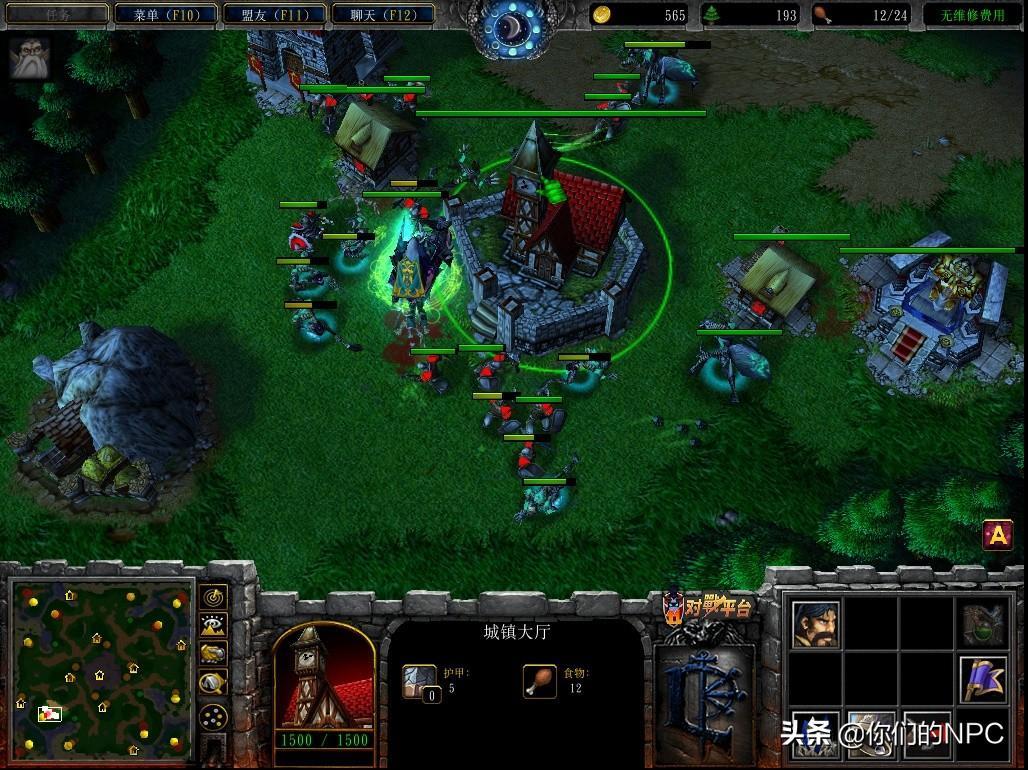1028x770 pixels.
Task: Click the 无维修费用 upkeep indicator
Action: click(970, 15)
